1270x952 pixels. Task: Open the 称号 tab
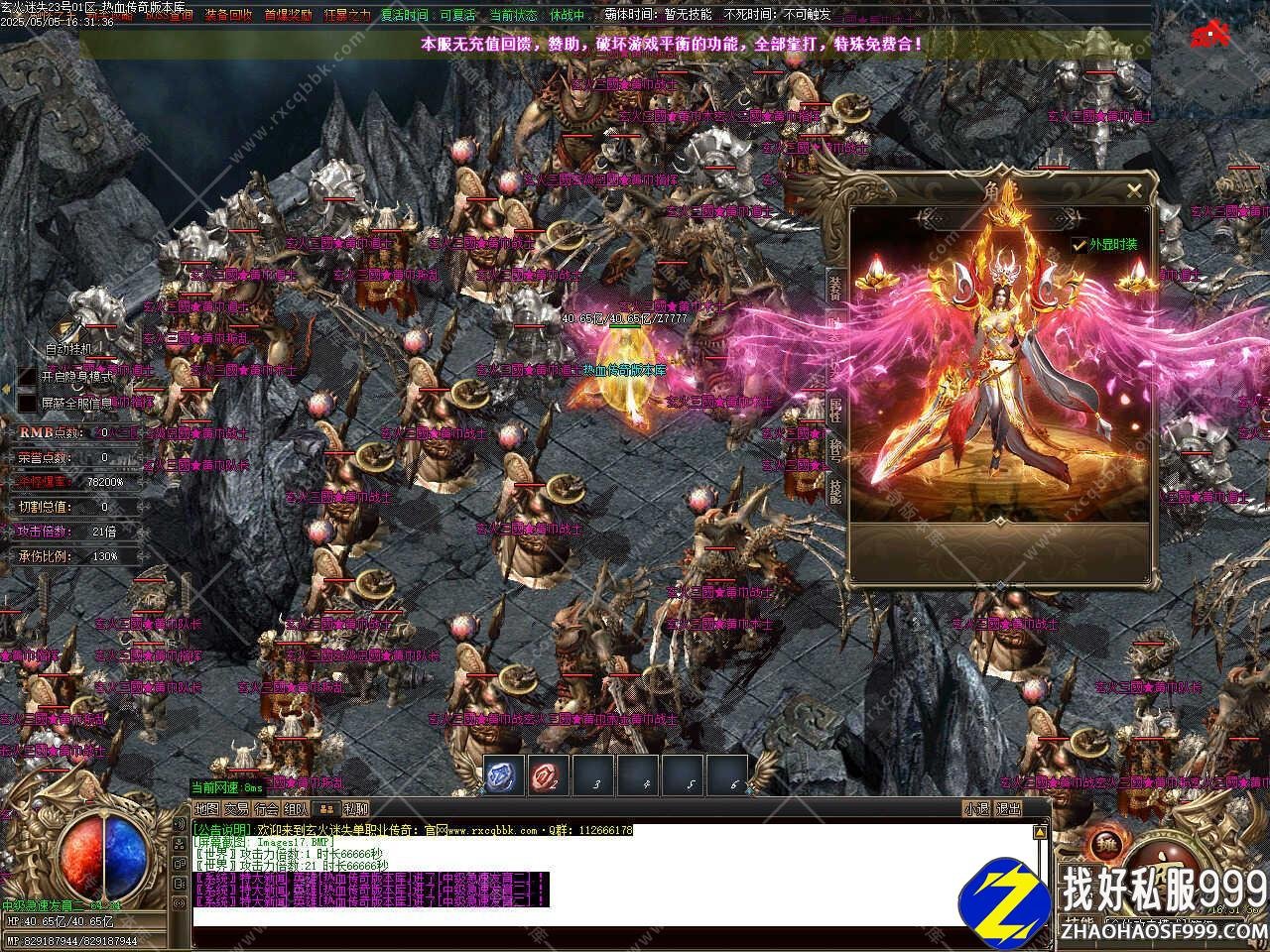pos(835,450)
